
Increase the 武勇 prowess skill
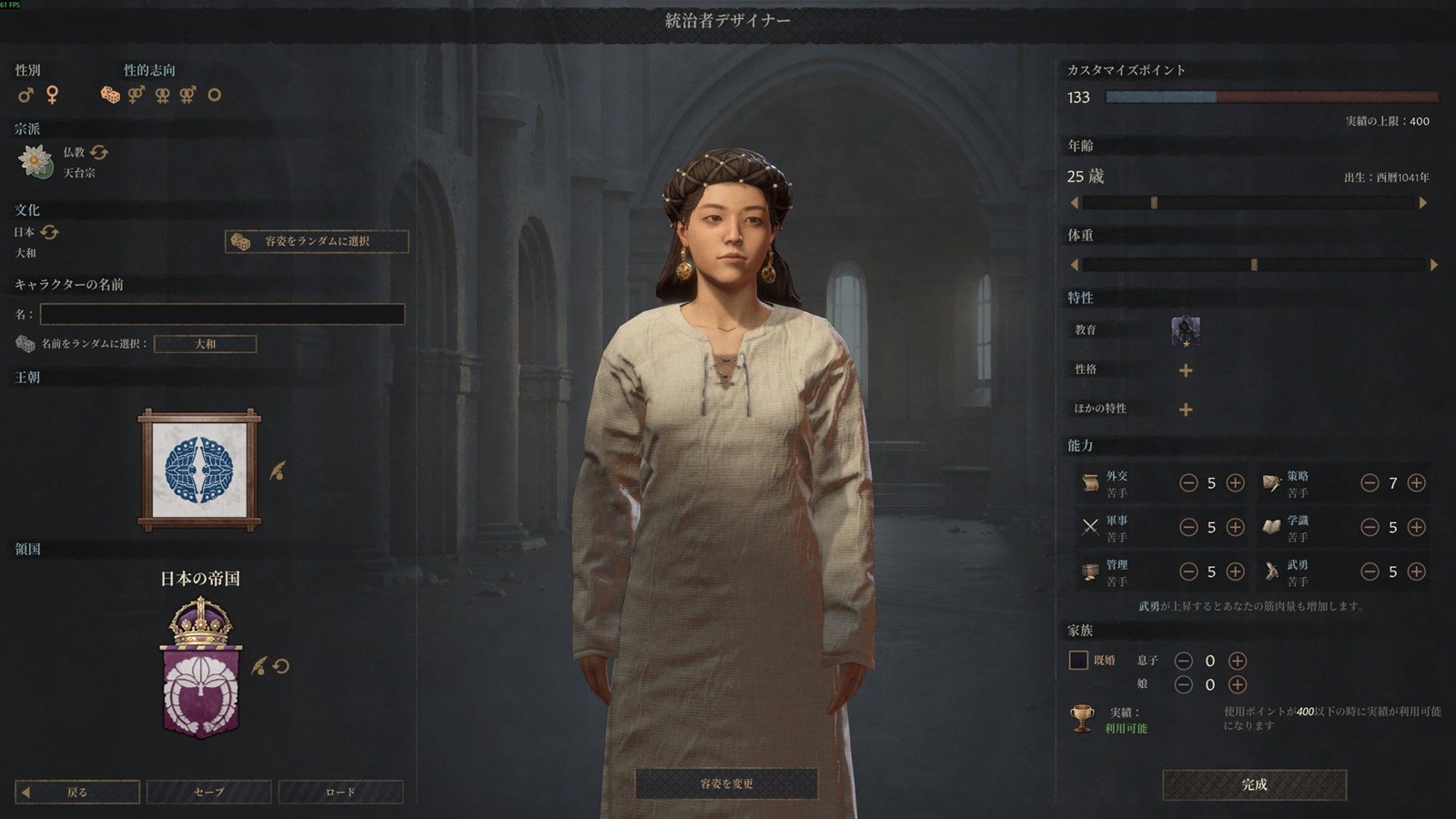1416,571
